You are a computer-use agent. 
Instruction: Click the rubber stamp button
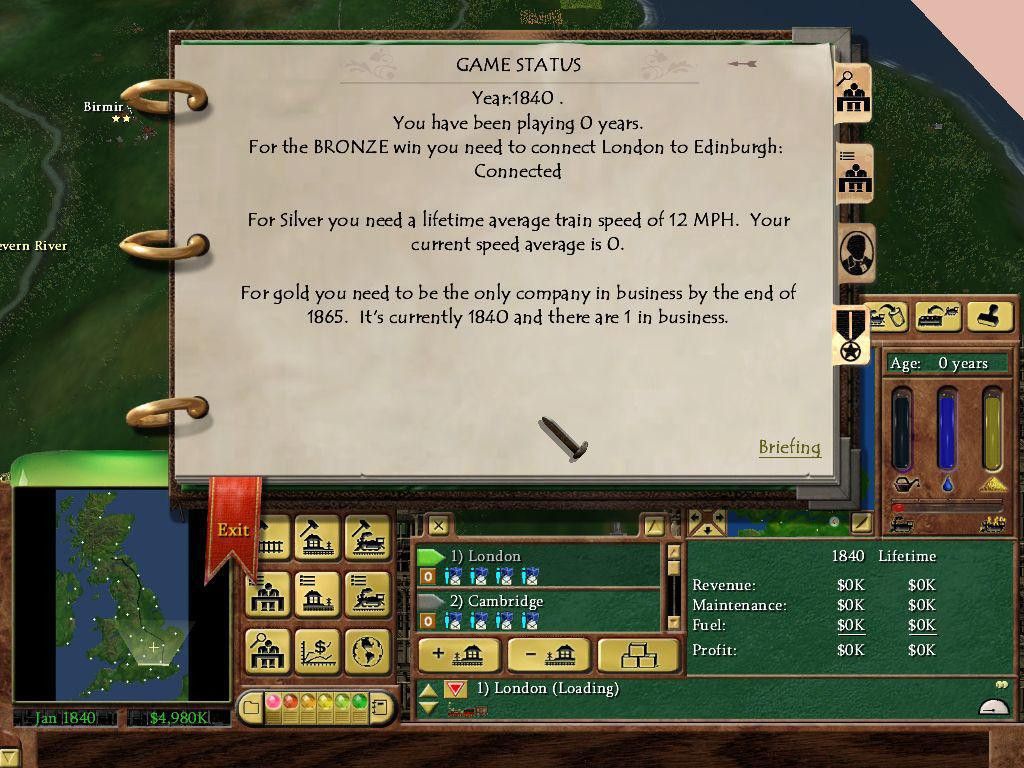click(990, 317)
